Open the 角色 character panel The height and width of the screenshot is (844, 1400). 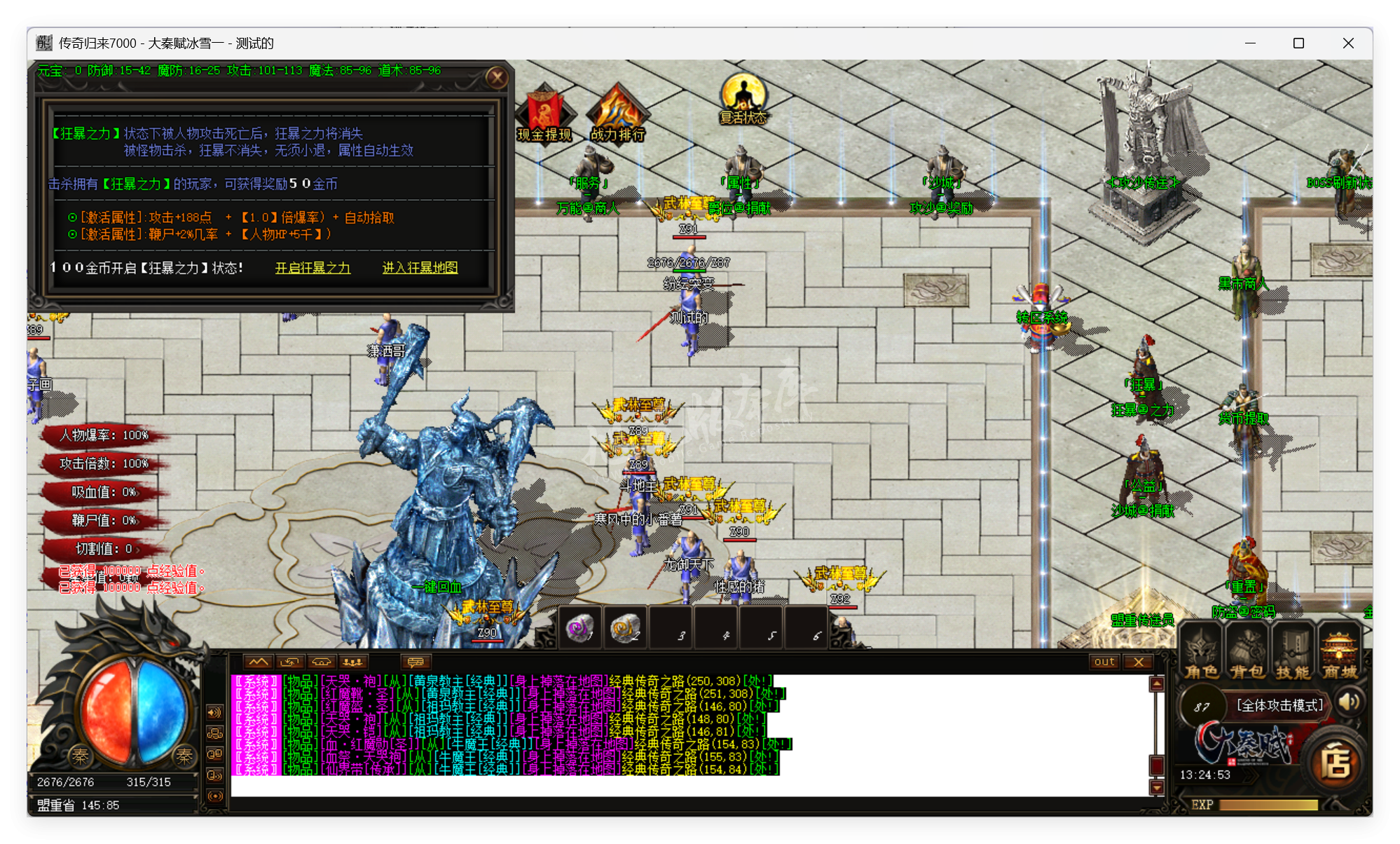pyautogui.click(x=1201, y=652)
